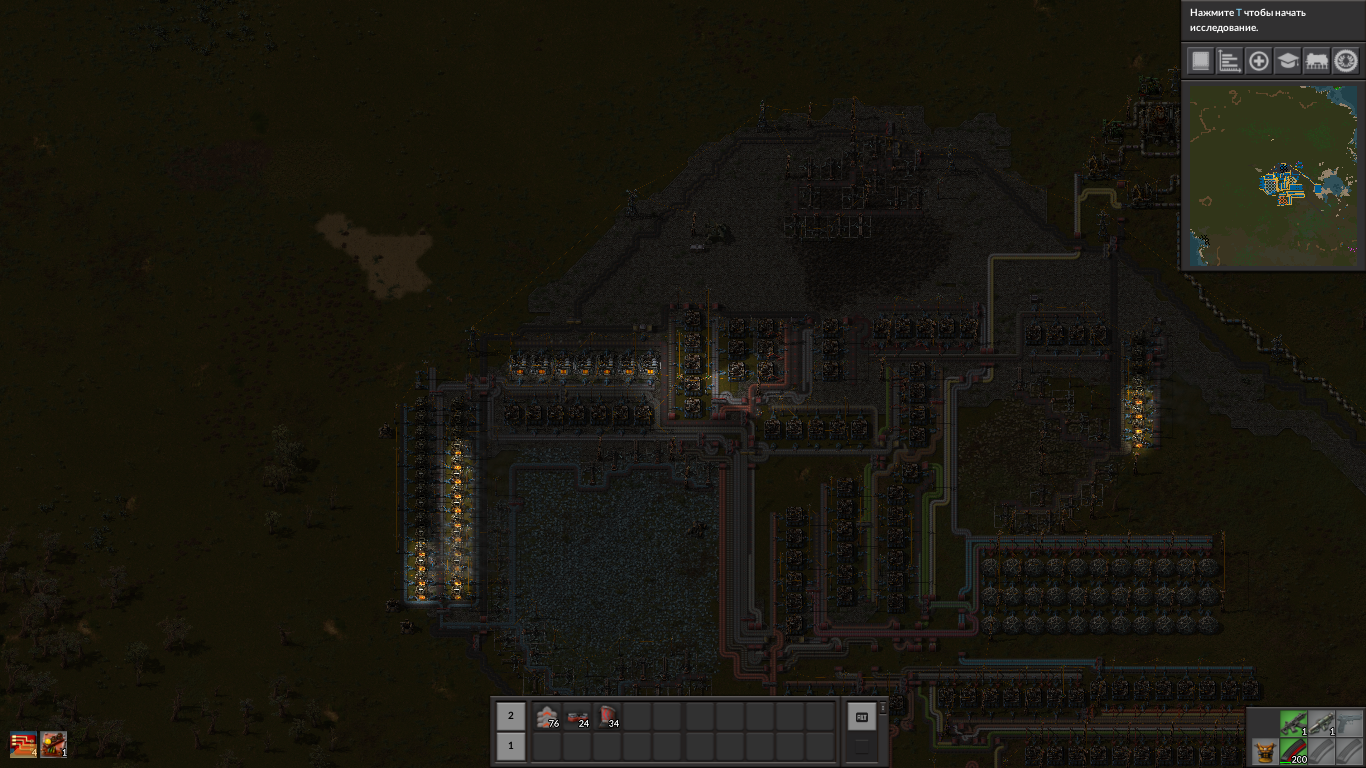Click the ALT shortcut button by quickbar
This screenshot has height=768, width=1366.
click(x=861, y=716)
